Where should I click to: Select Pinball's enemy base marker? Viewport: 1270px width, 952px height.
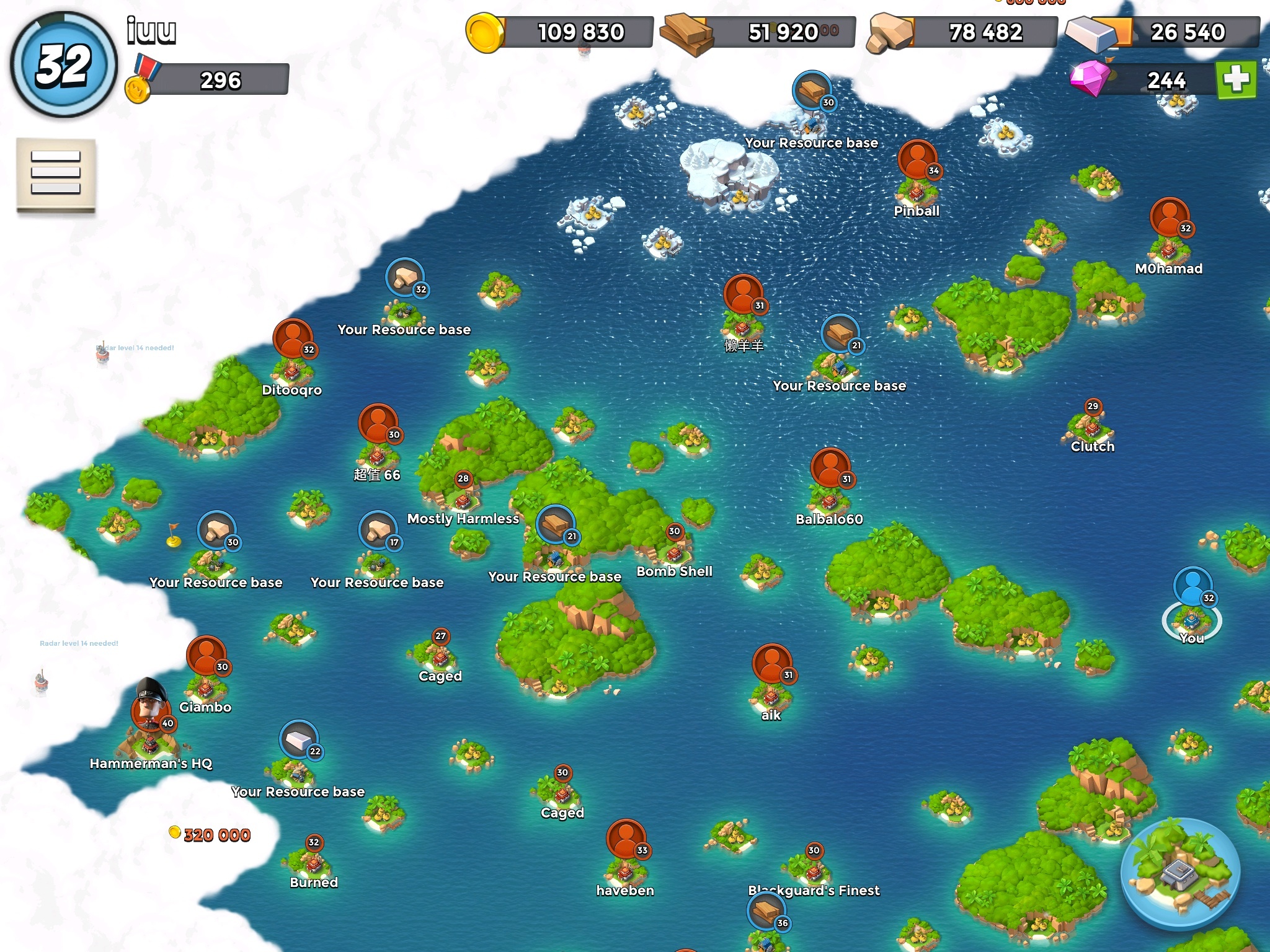point(917,162)
